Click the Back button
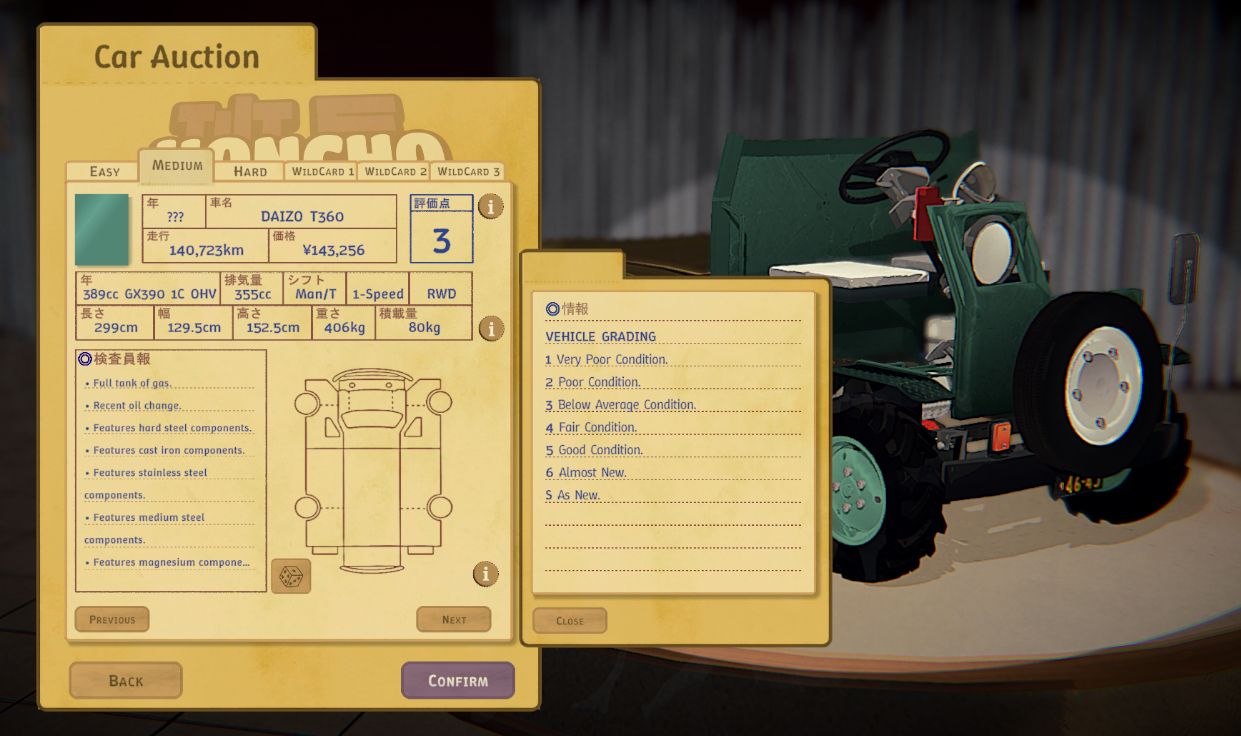1241x736 pixels. tap(126, 680)
